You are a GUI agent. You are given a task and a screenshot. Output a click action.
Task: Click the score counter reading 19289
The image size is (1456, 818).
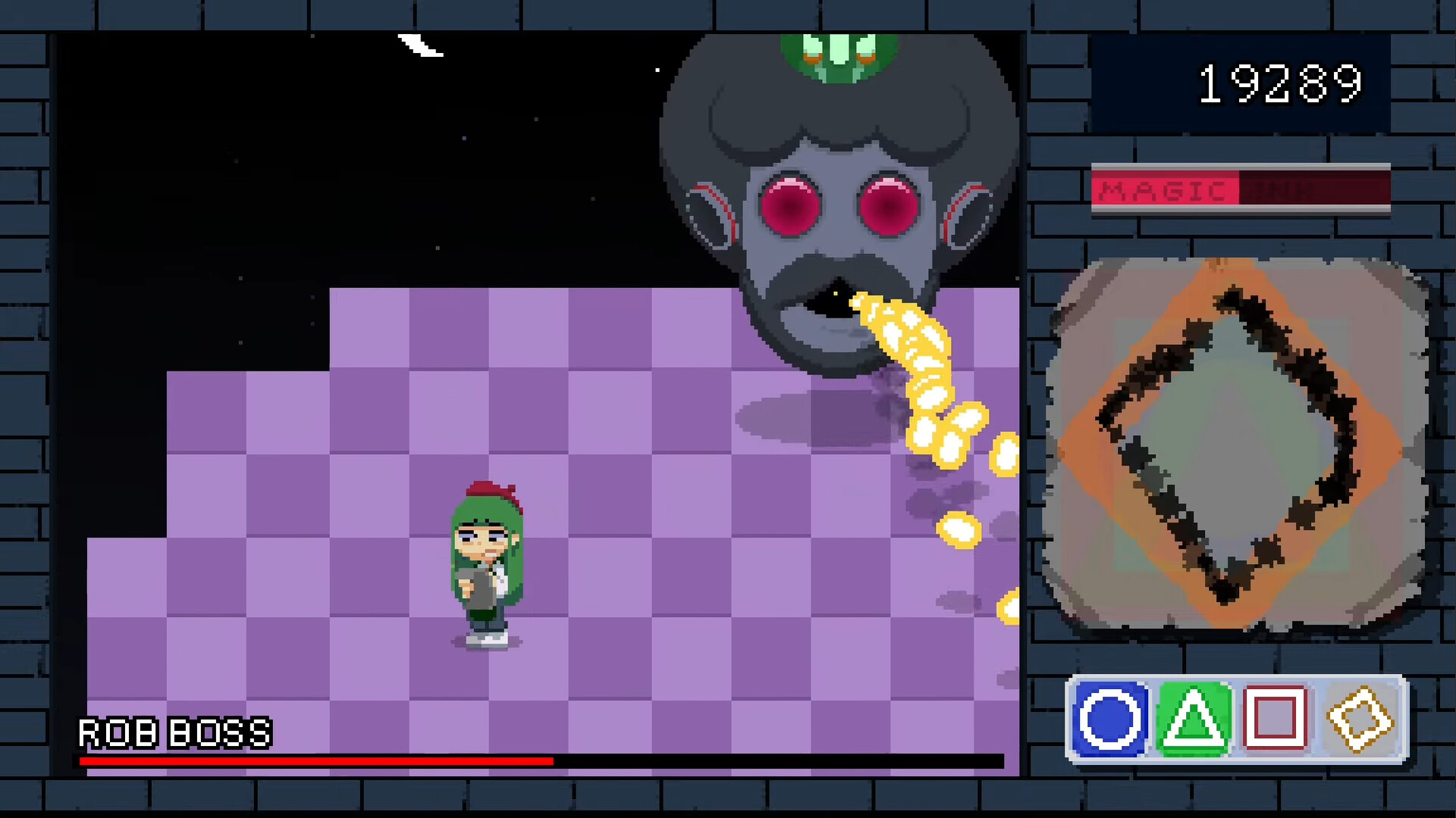[1280, 83]
